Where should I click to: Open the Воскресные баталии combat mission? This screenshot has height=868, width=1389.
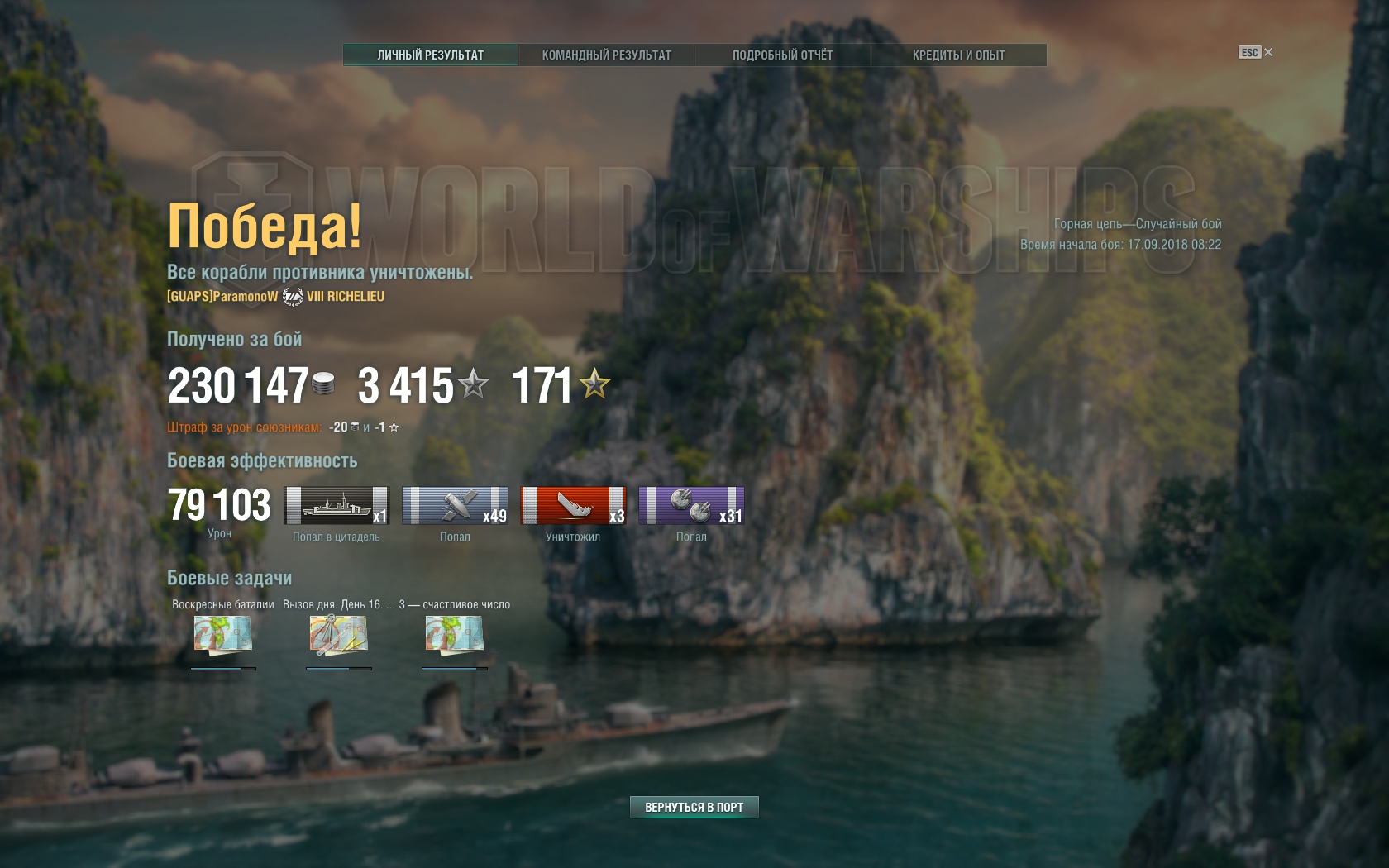click(x=223, y=635)
